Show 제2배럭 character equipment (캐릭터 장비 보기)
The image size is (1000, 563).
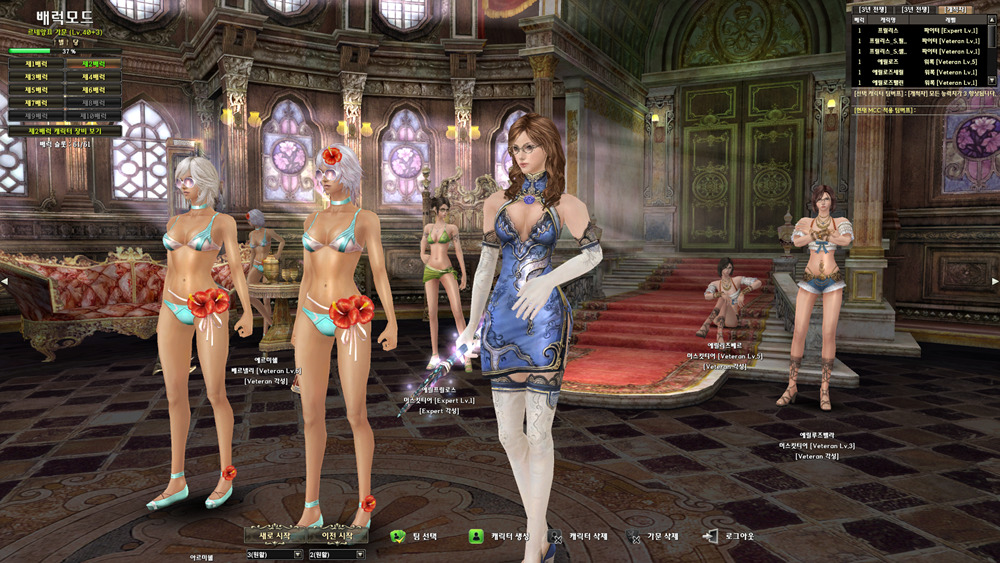[x=65, y=131]
